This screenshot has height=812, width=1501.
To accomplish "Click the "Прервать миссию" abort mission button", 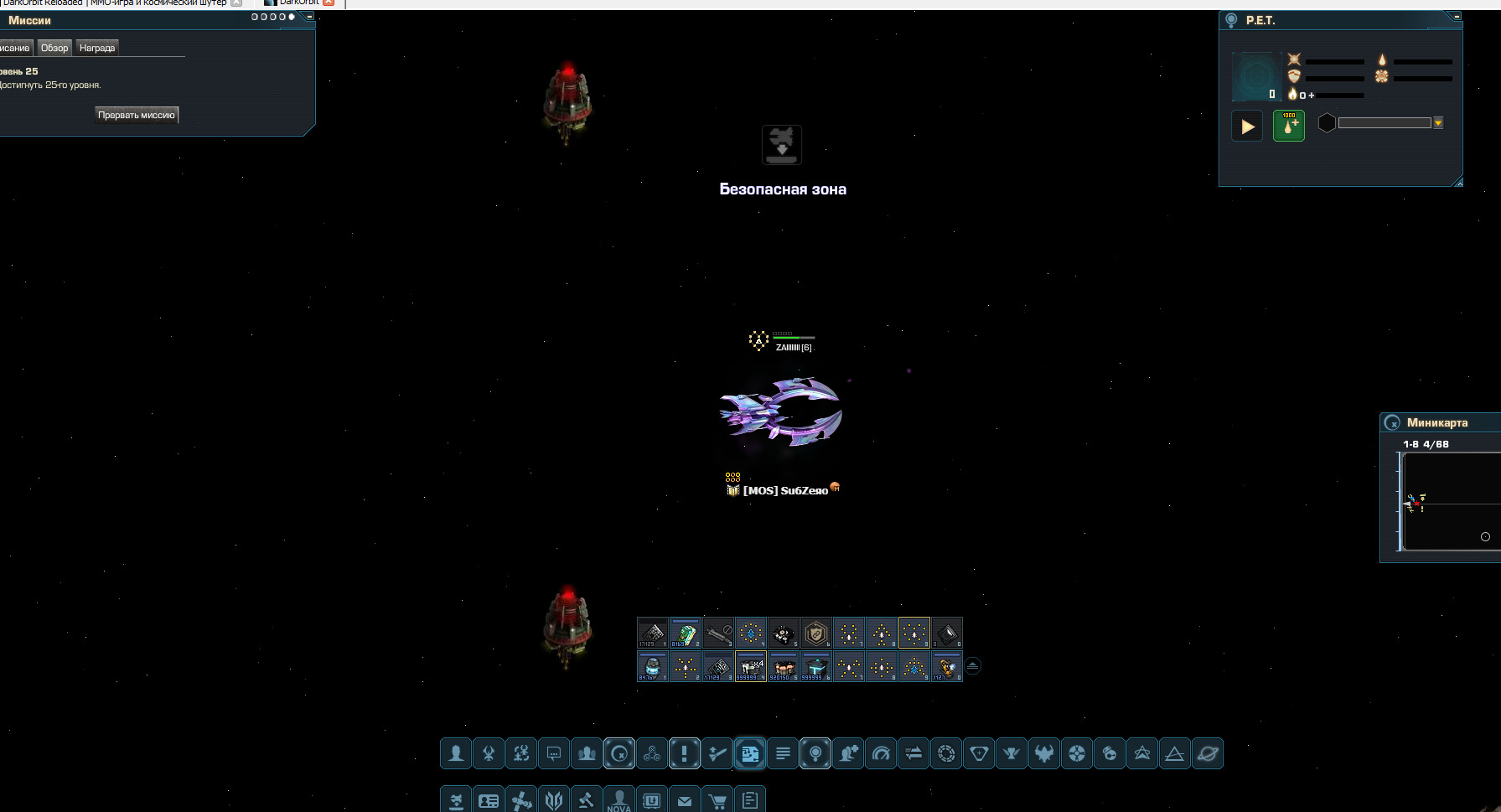I will click(137, 115).
